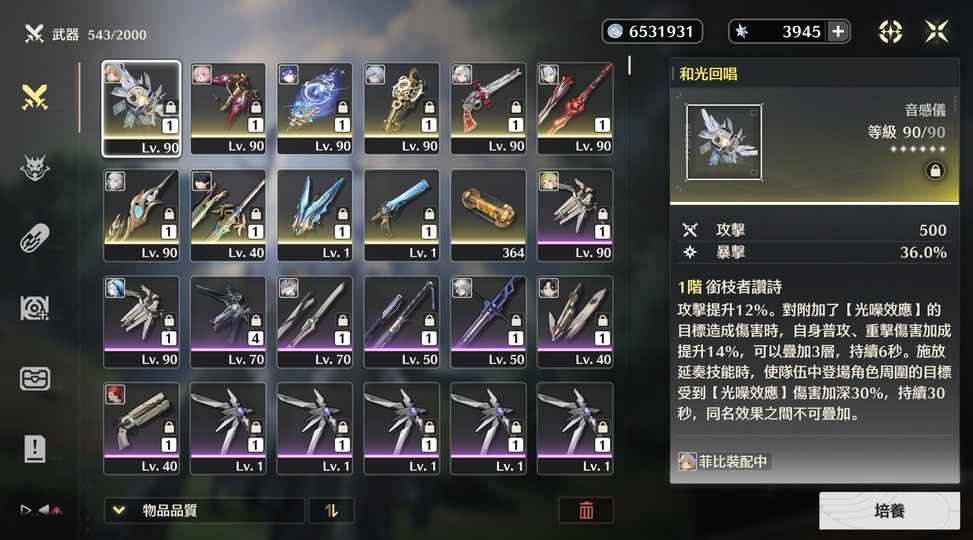Open the 物品品質 sort dropdown
The image size is (973, 540).
pyautogui.click(x=204, y=510)
